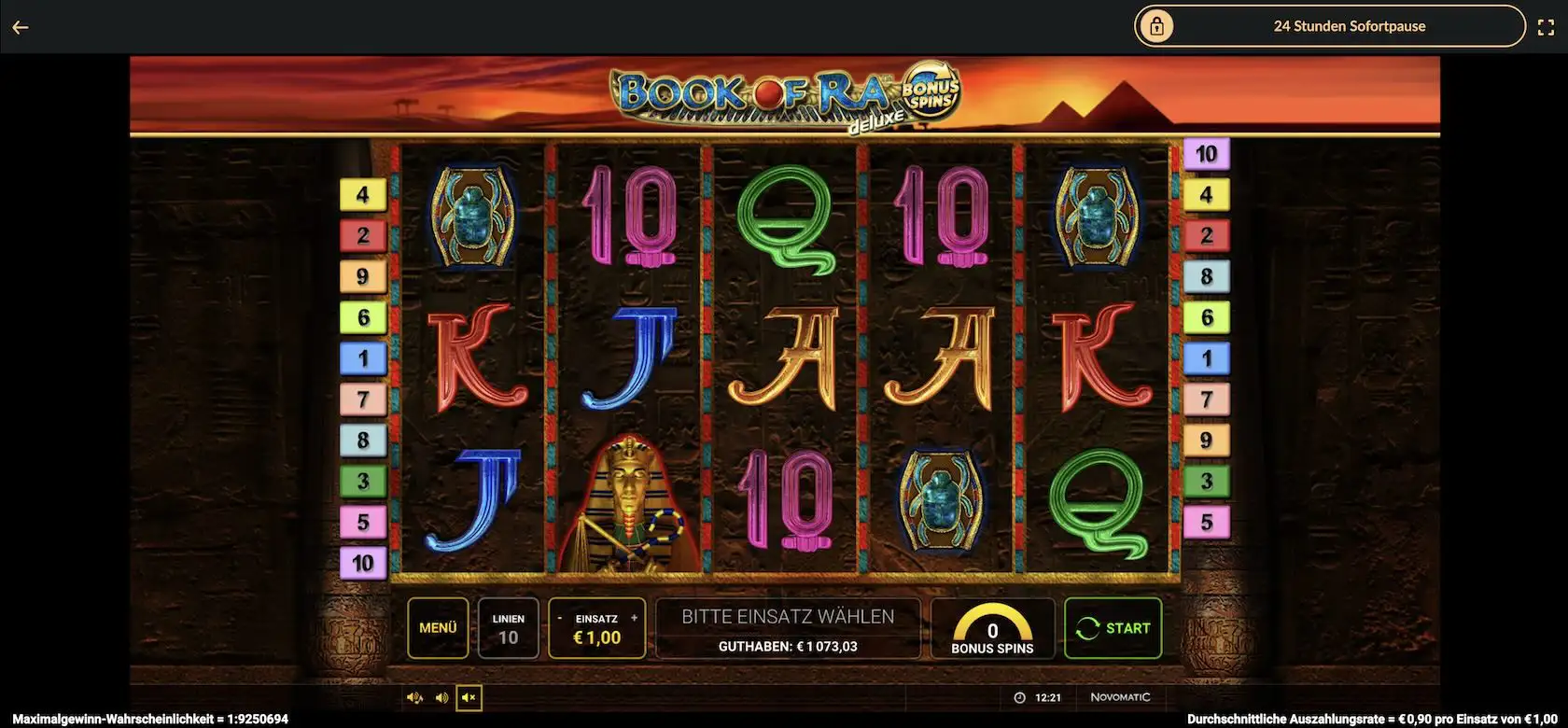This screenshot has width=1568, height=728.
Task: Increase the bet with the plus stepper
Action: click(633, 617)
